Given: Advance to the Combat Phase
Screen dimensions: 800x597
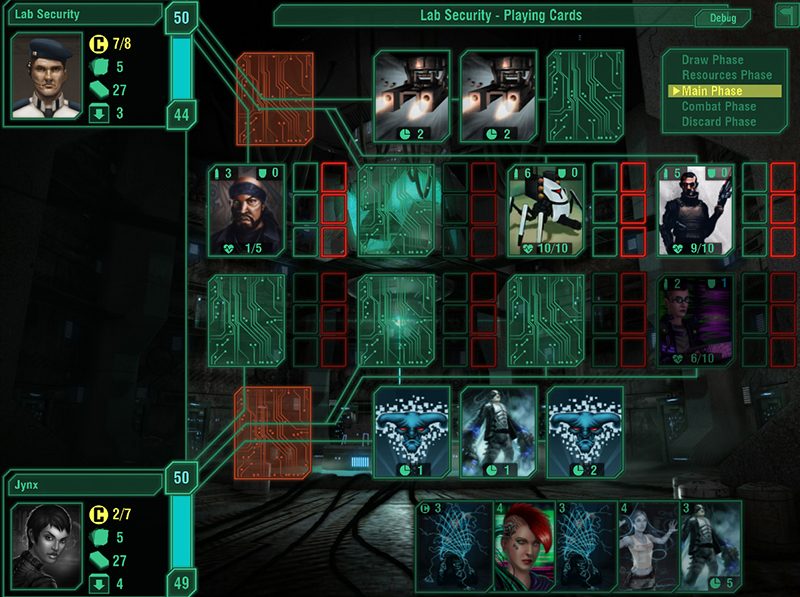Looking at the screenshot, I should 718,106.
